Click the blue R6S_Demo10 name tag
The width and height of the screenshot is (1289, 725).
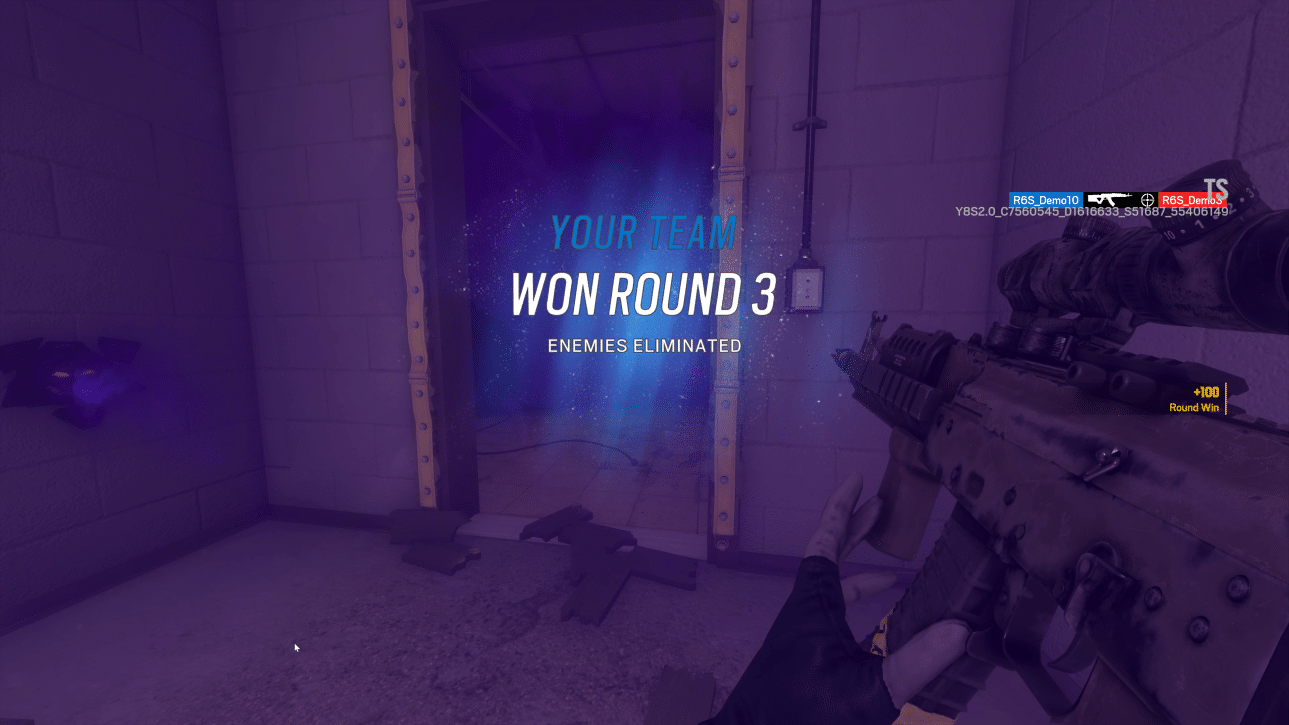coord(1044,199)
